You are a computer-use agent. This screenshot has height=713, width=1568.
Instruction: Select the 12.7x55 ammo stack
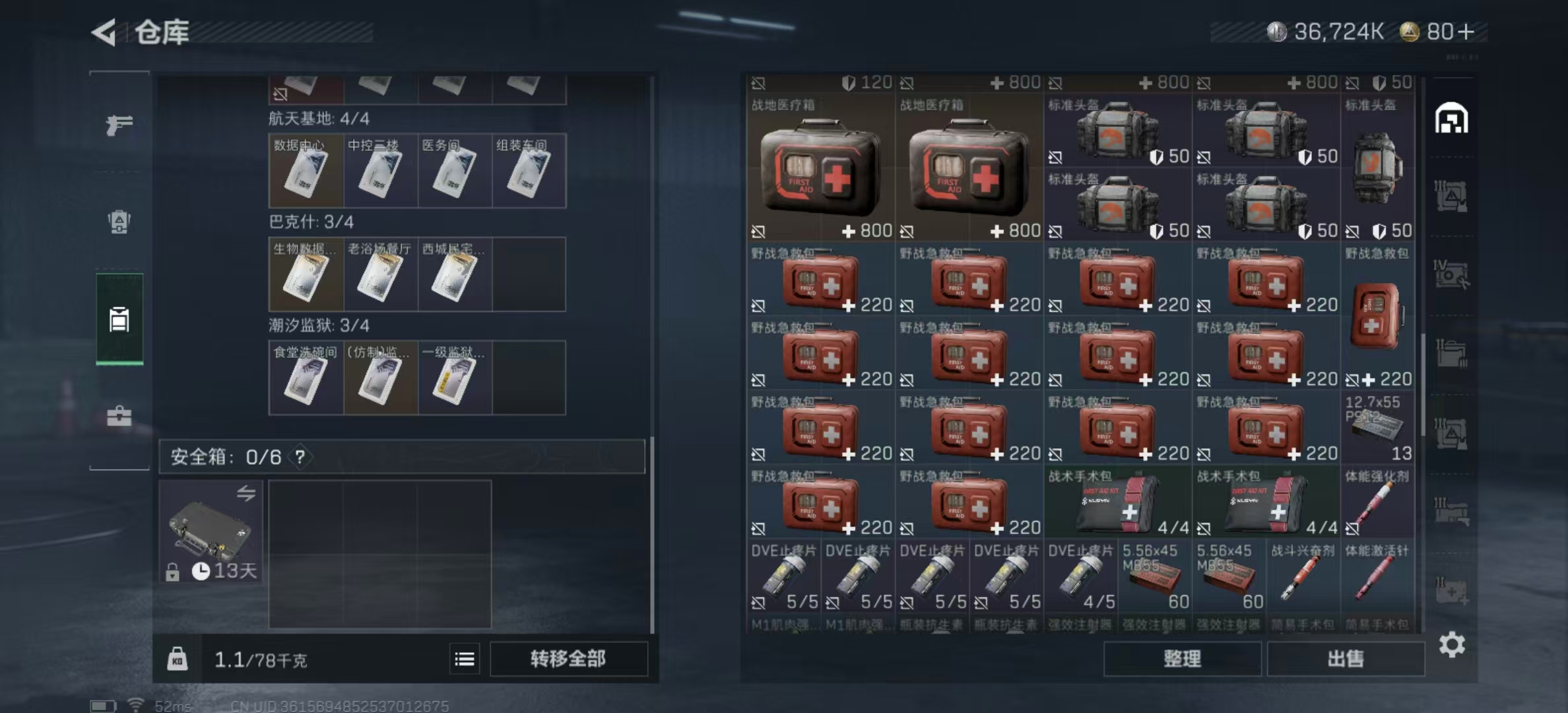click(x=1378, y=428)
